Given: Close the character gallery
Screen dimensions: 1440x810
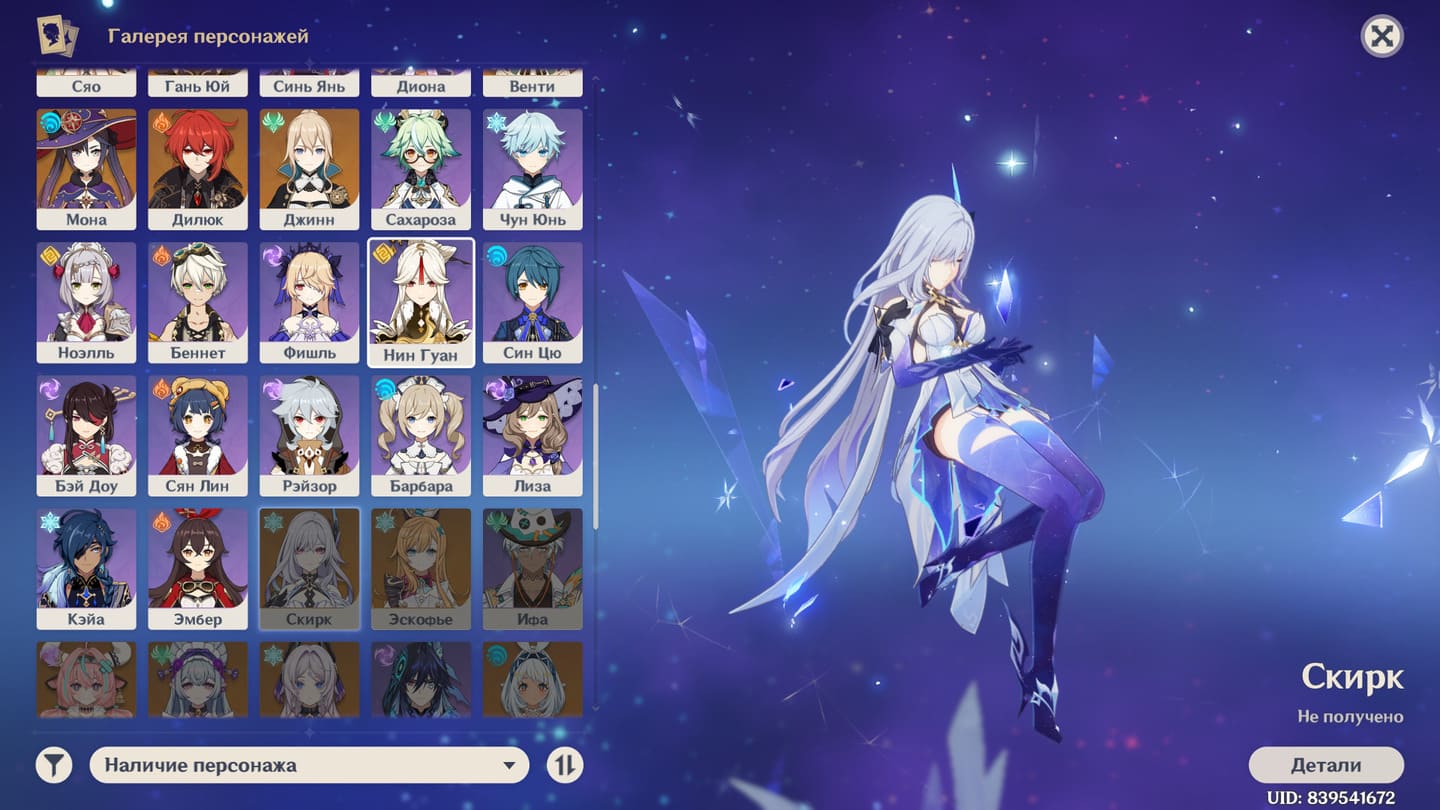Looking at the screenshot, I should (x=1382, y=37).
